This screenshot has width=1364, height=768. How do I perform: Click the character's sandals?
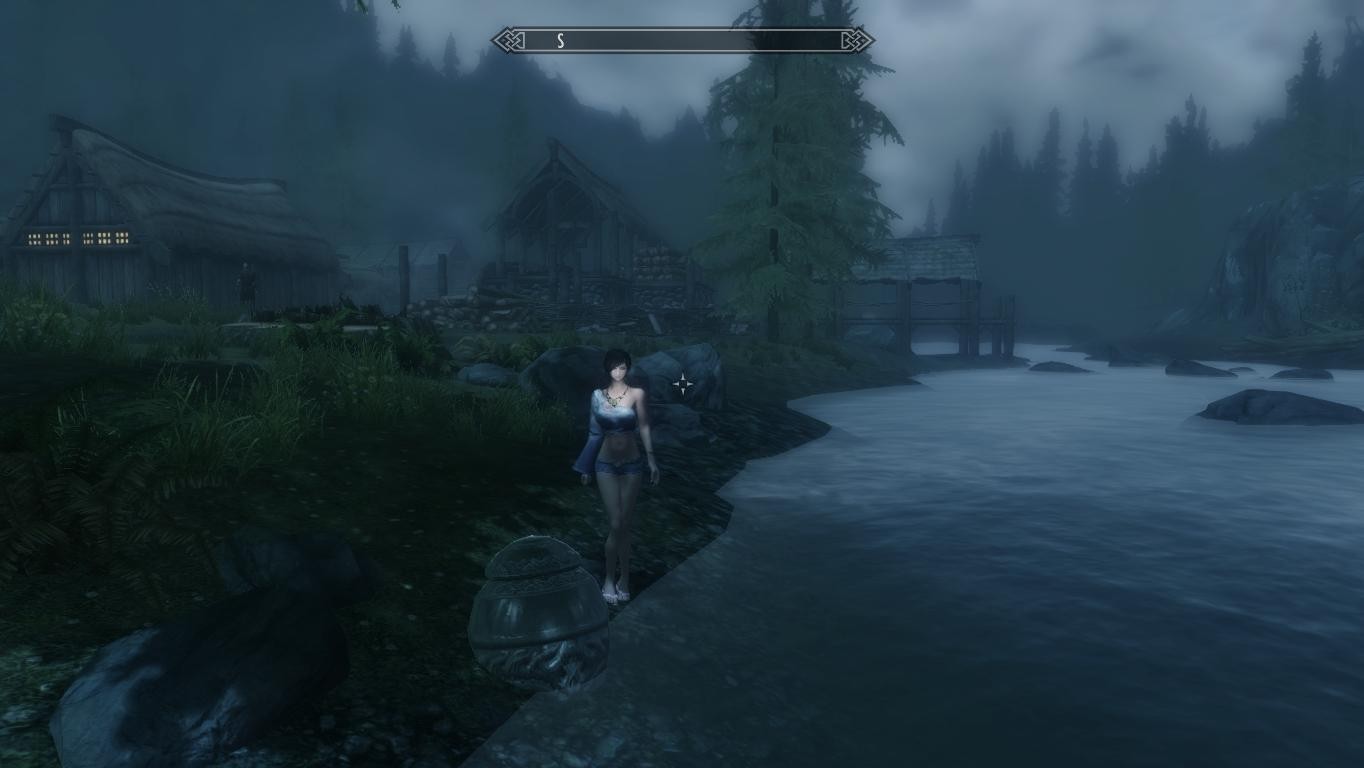coord(615,592)
